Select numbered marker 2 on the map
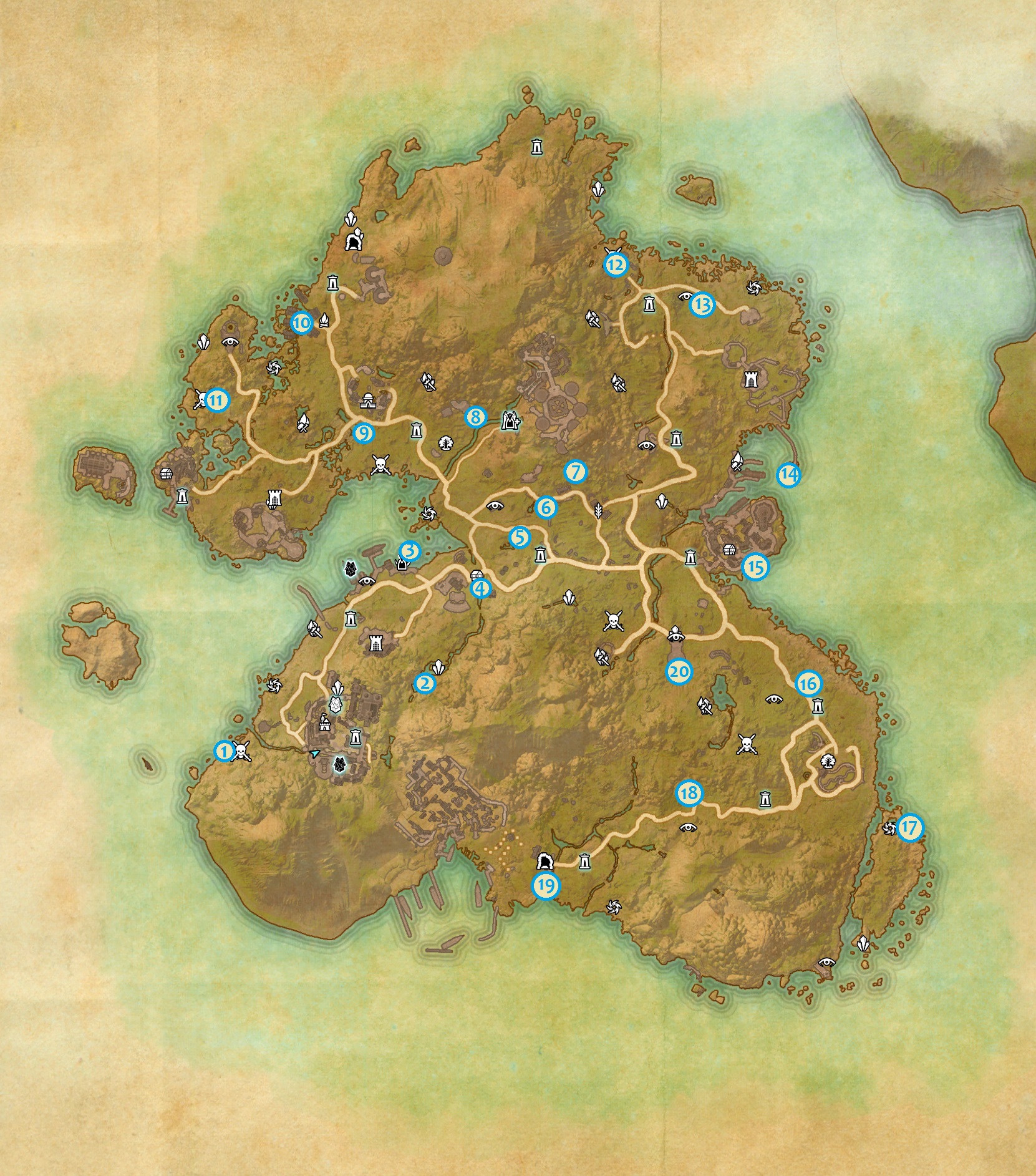Viewport: 1036px width, 1176px height. pyautogui.click(x=425, y=683)
